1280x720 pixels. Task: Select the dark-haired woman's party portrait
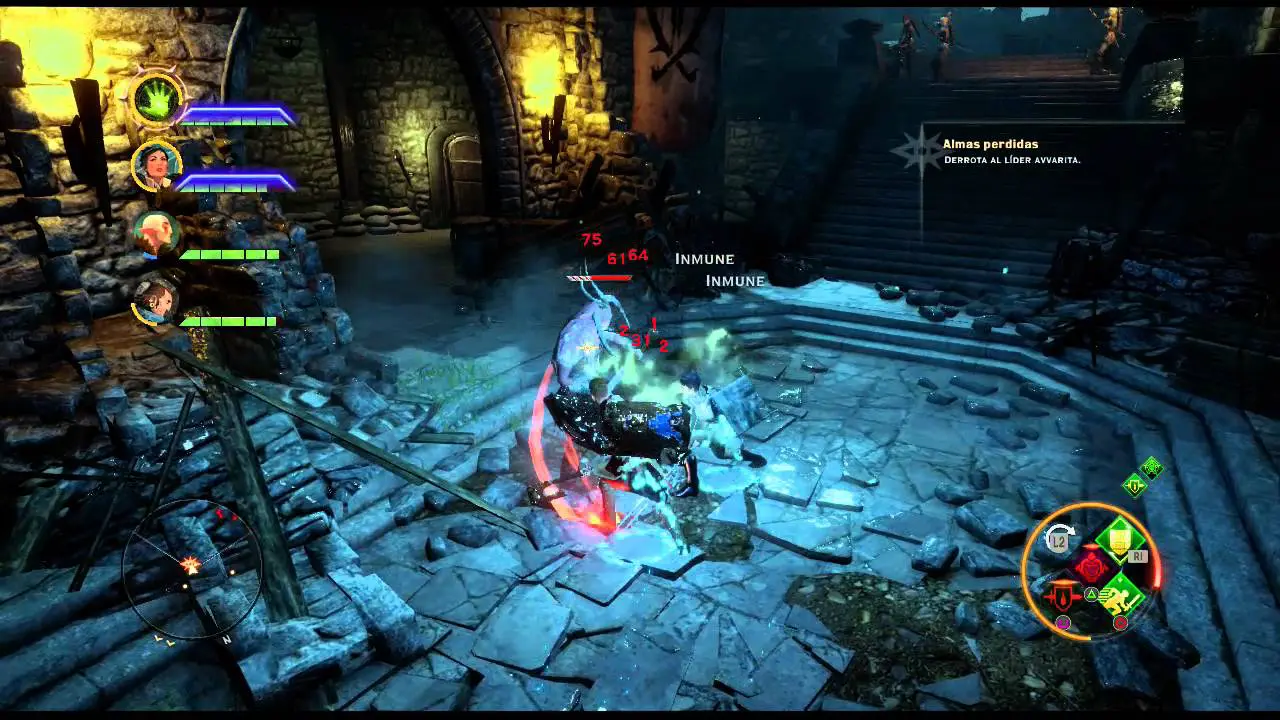pyautogui.click(x=158, y=166)
